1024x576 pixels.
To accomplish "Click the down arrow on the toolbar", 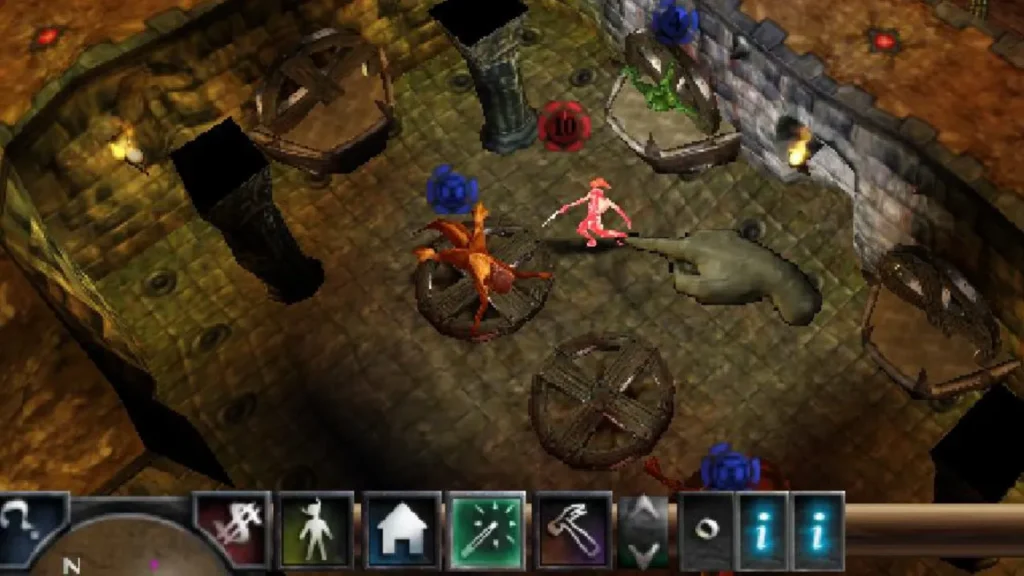I will click(x=643, y=551).
